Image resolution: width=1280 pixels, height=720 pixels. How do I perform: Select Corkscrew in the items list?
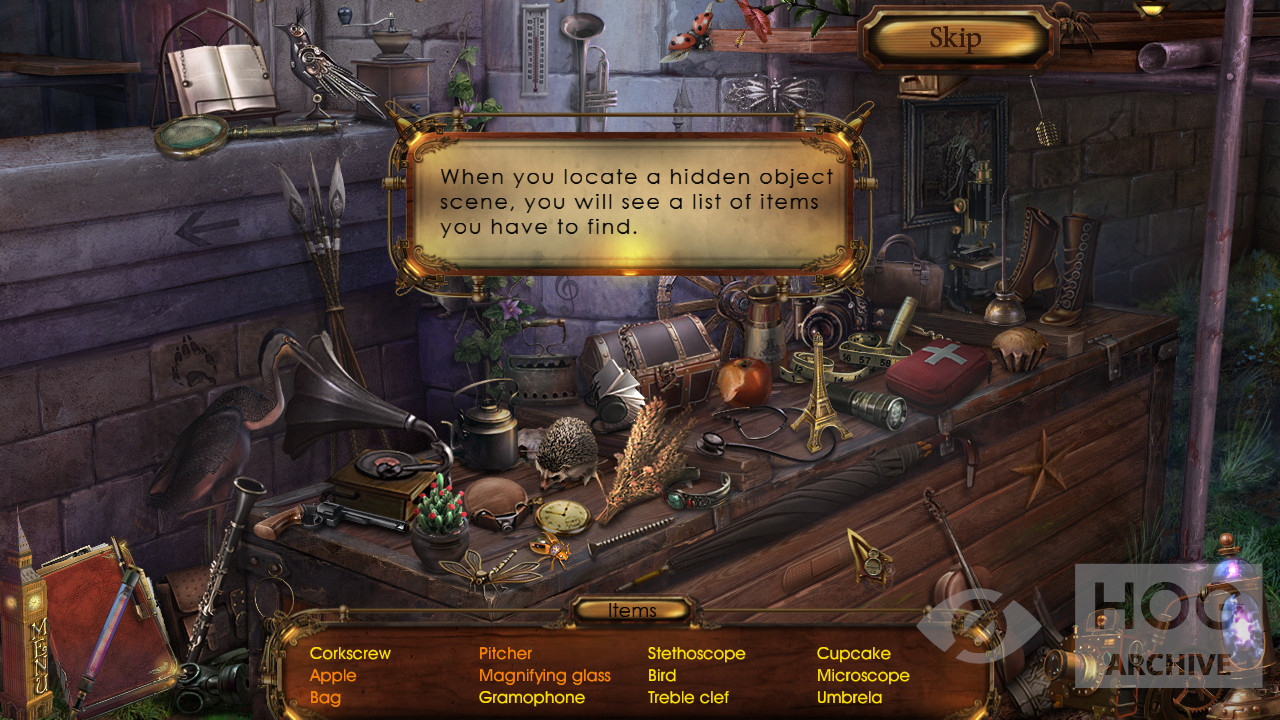tap(350, 654)
